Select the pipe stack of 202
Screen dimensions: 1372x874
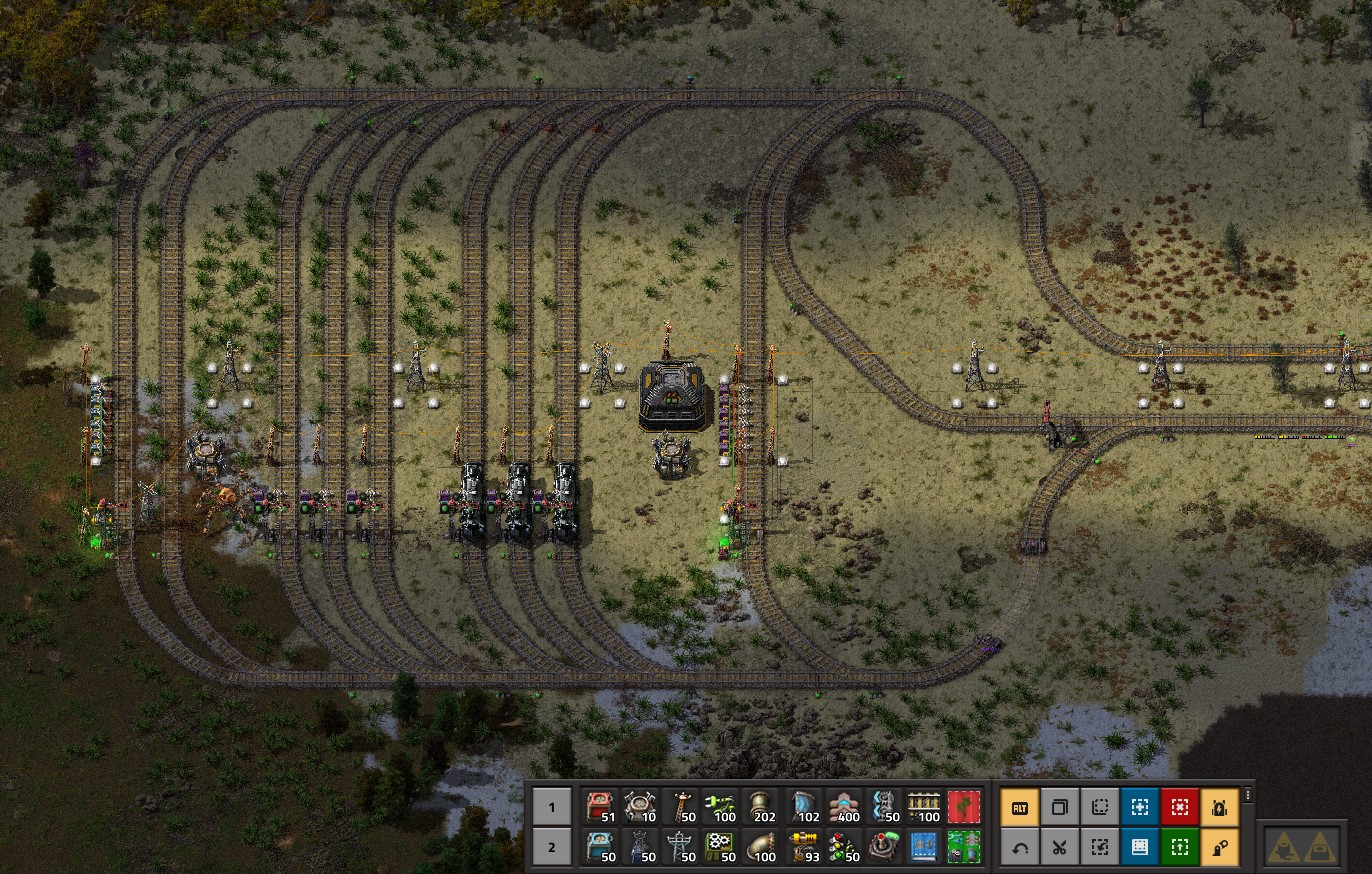[762, 805]
